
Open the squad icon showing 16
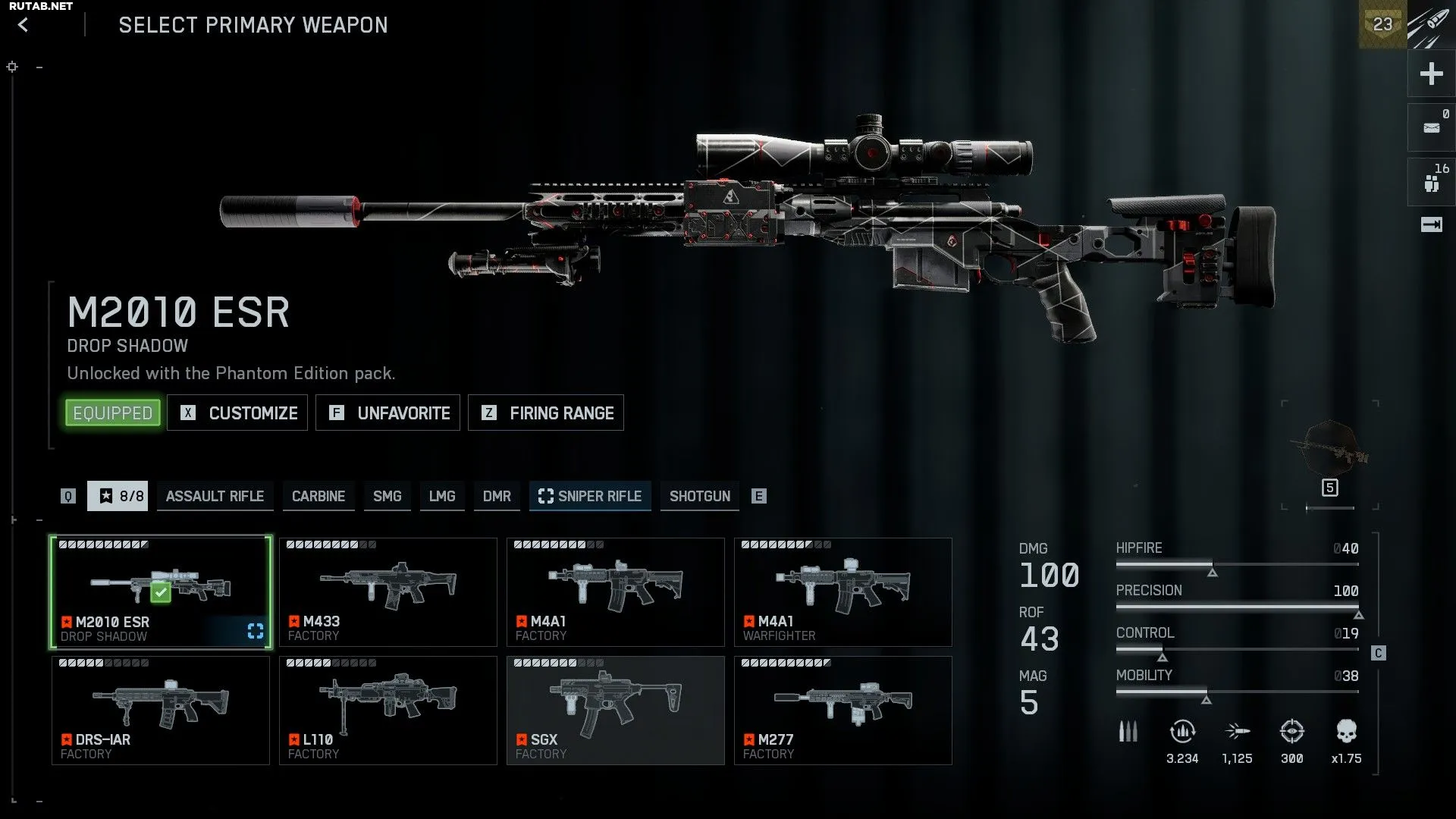(1431, 182)
